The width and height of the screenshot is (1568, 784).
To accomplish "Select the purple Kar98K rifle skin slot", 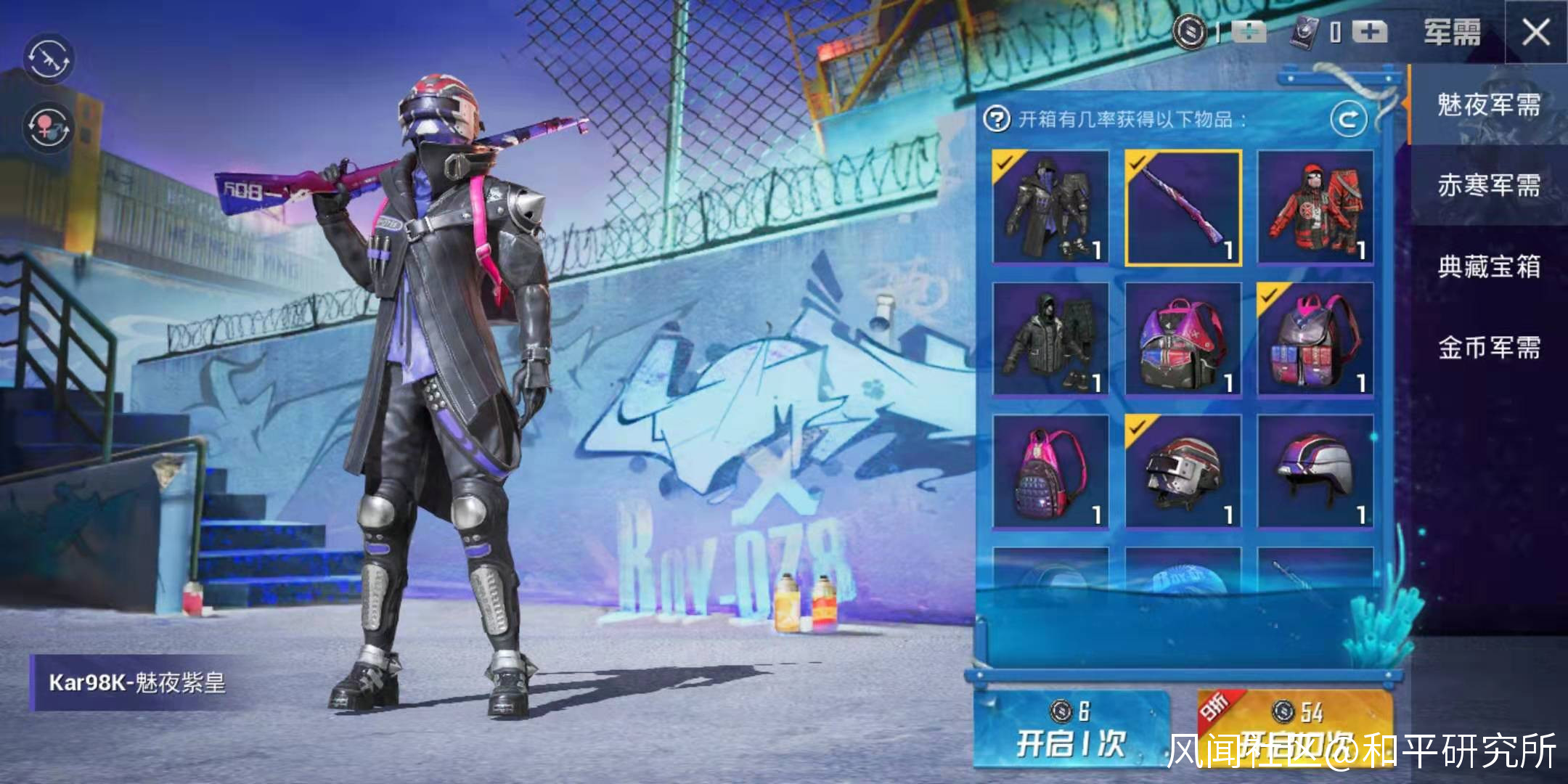I will coord(1183,208).
